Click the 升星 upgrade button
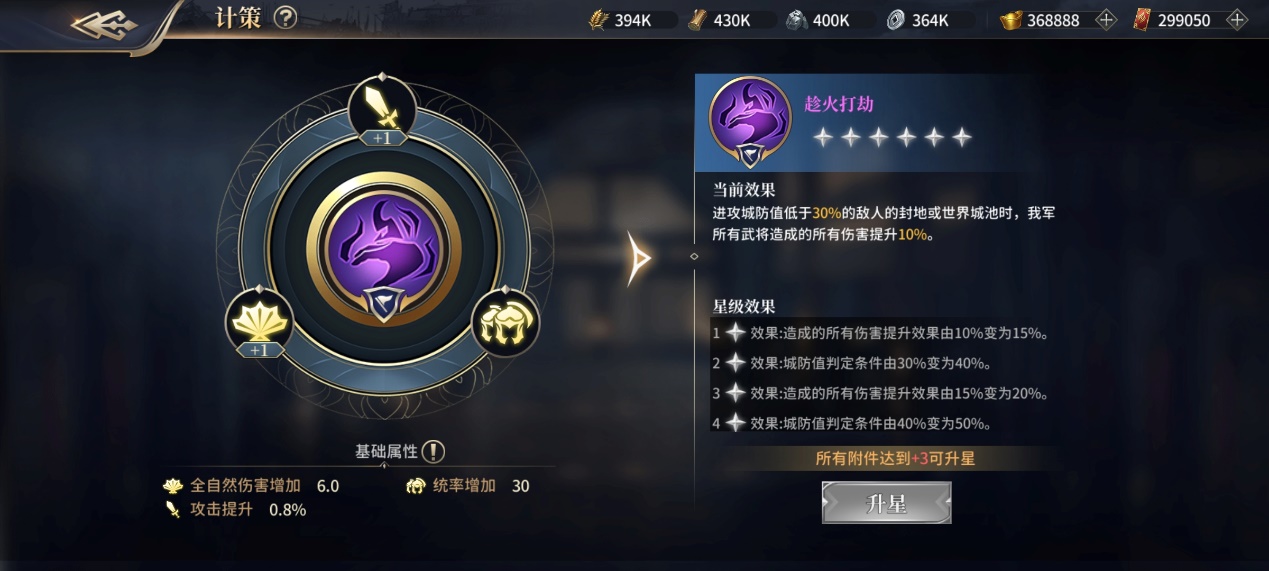This screenshot has height=571, width=1269. coord(886,503)
